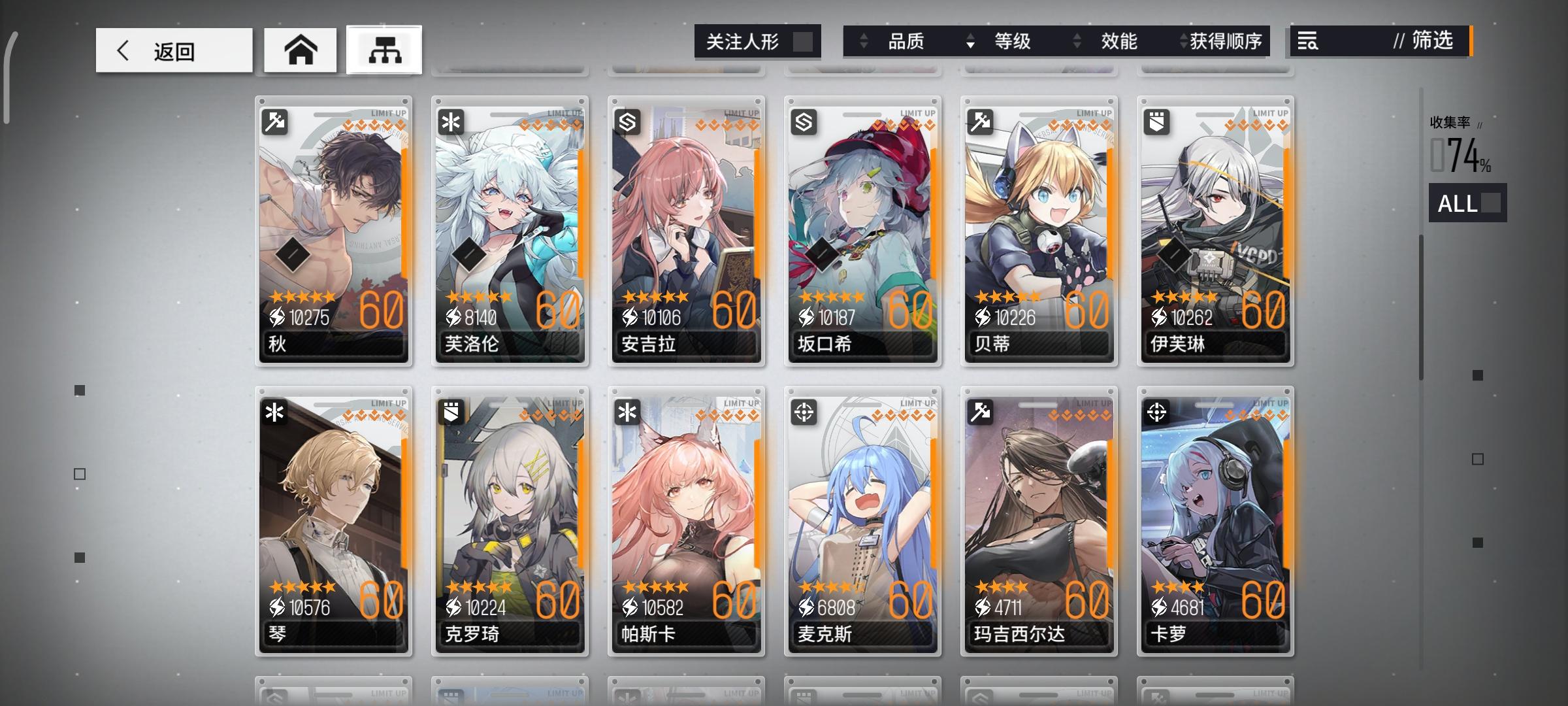Screen dimensions: 1568x706
Task: Select the home icon in the top bar
Action: tap(300, 50)
